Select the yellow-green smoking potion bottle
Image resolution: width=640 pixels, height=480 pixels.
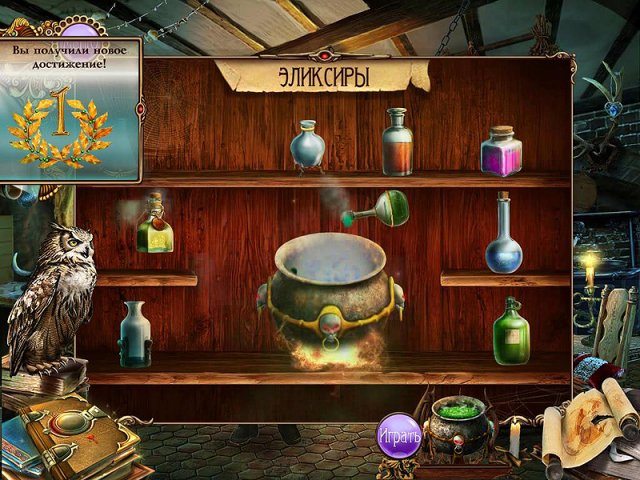click(155, 226)
